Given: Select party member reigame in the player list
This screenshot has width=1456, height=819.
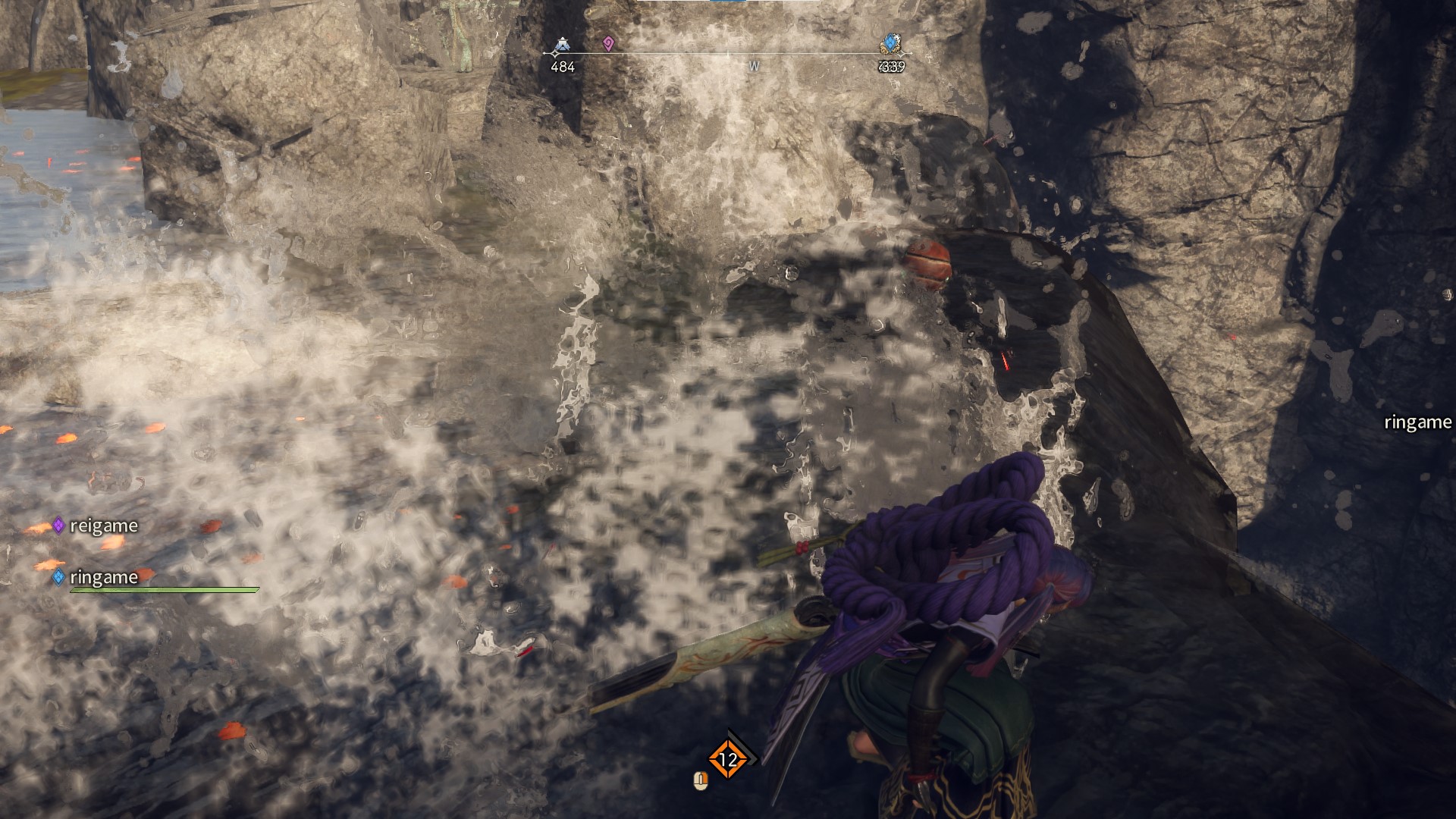Looking at the screenshot, I should 103,526.
